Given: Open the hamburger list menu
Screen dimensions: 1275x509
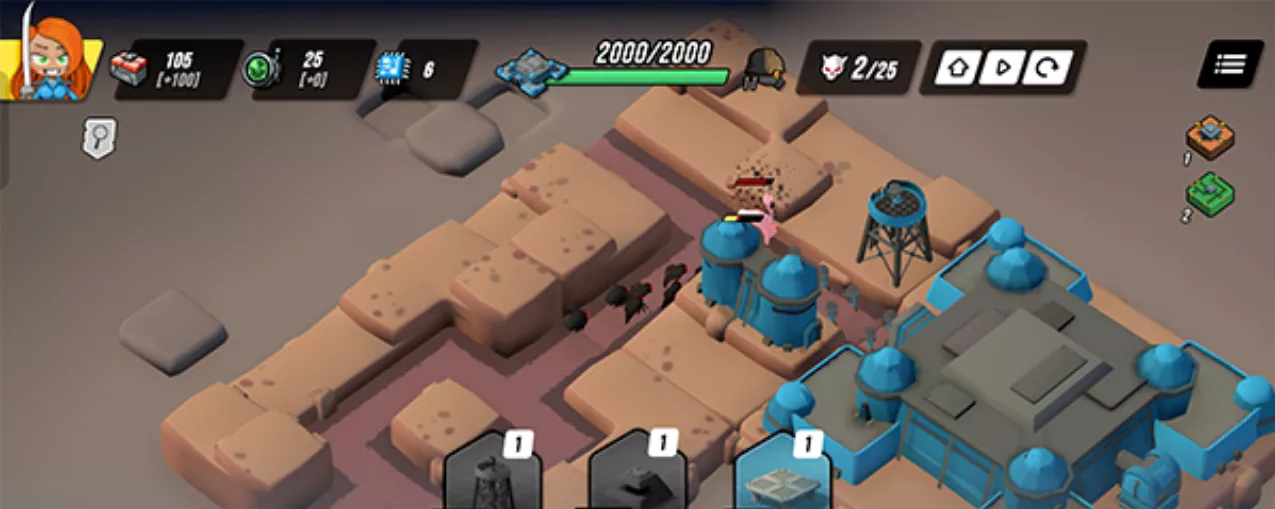Looking at the screenshot, I should [1228, 64].
